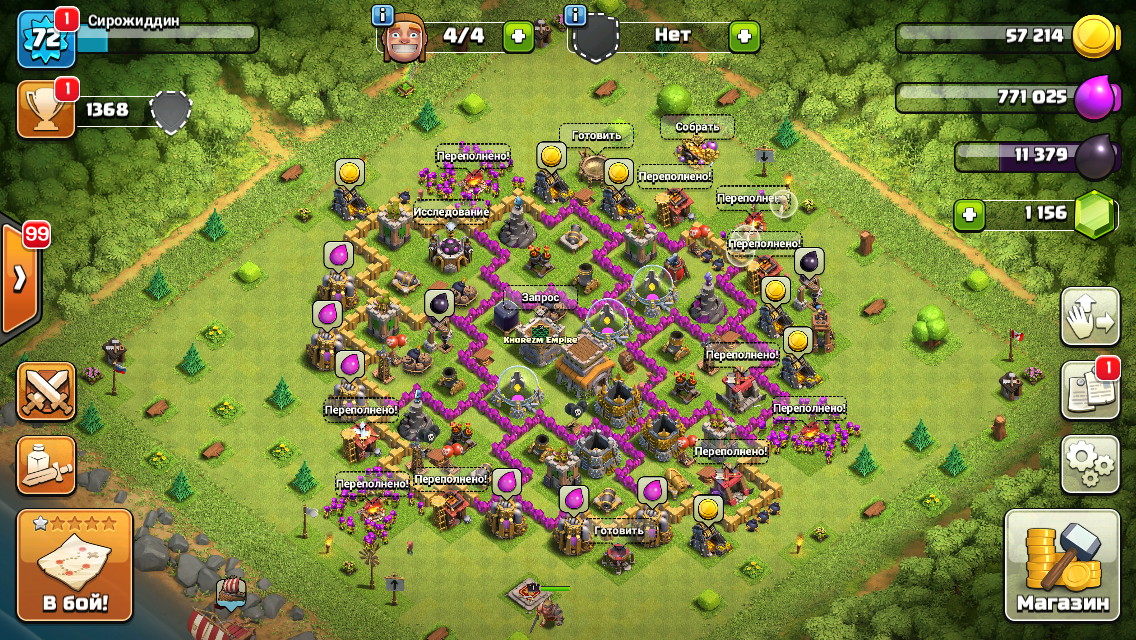Tap the Исследование laboratory research label

[x=451, y=212]
